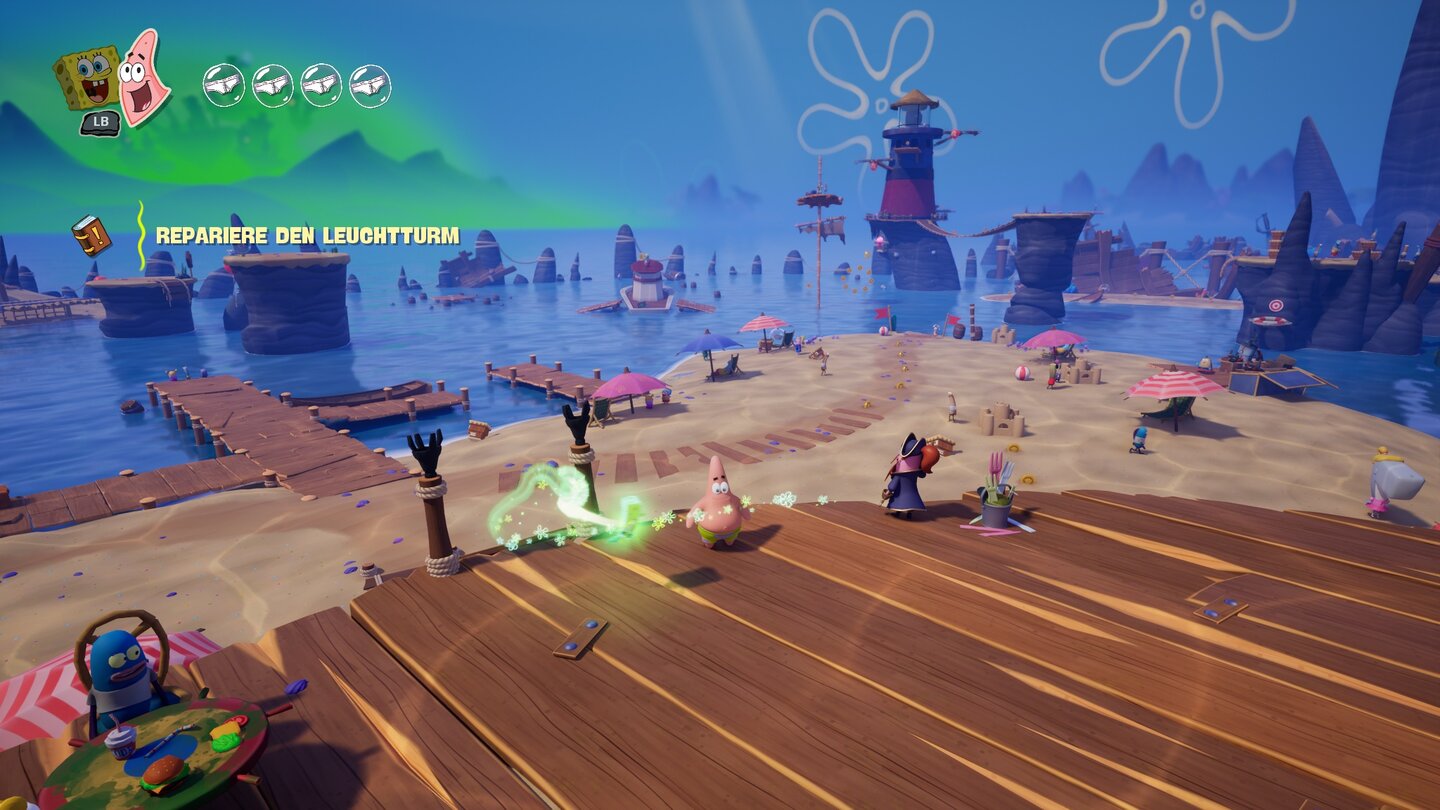Open the quest journal book icon
The height and width of the screenshot is (810, 1440).
coord(90,235)
